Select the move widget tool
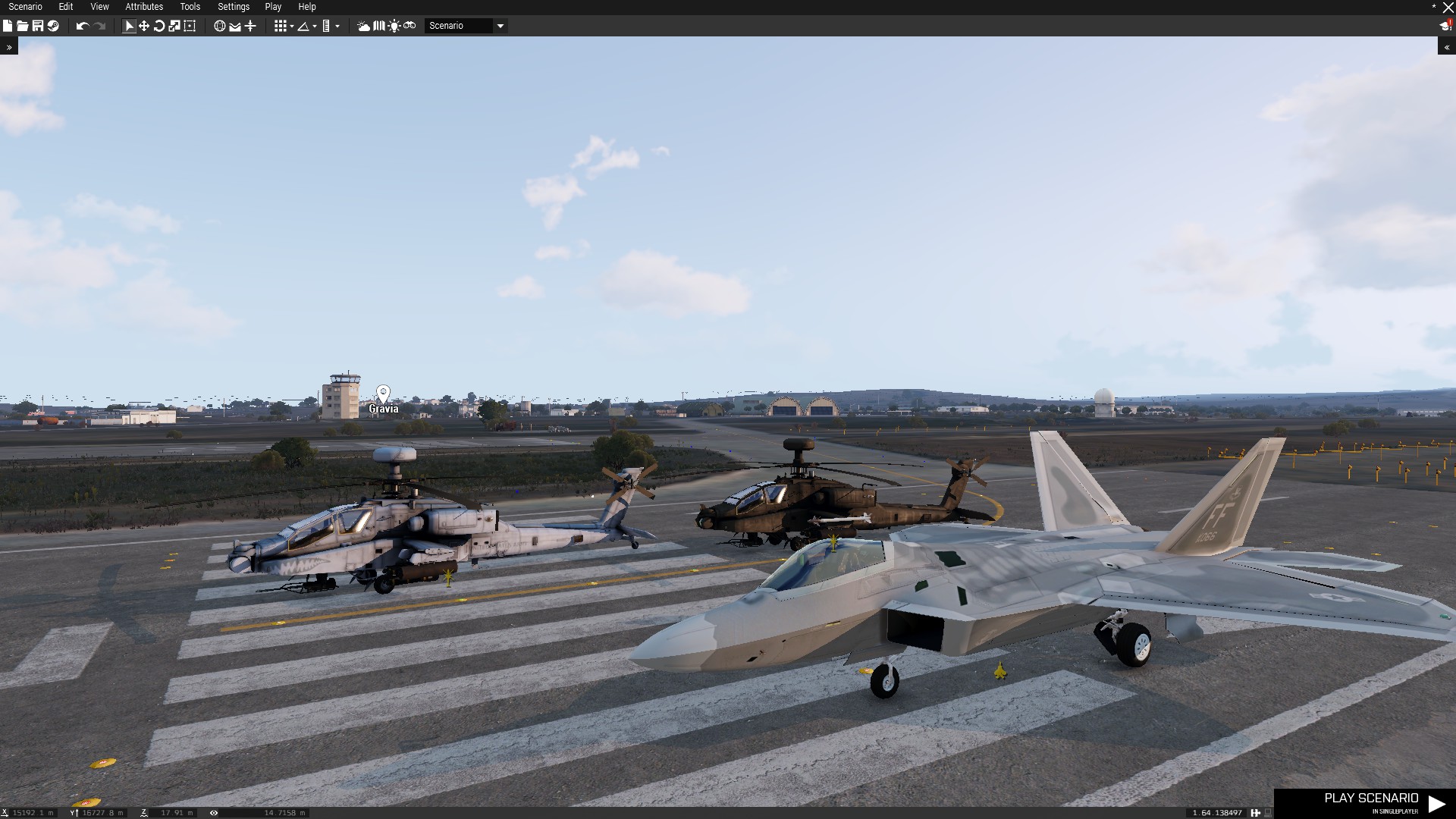 (144, 26)
